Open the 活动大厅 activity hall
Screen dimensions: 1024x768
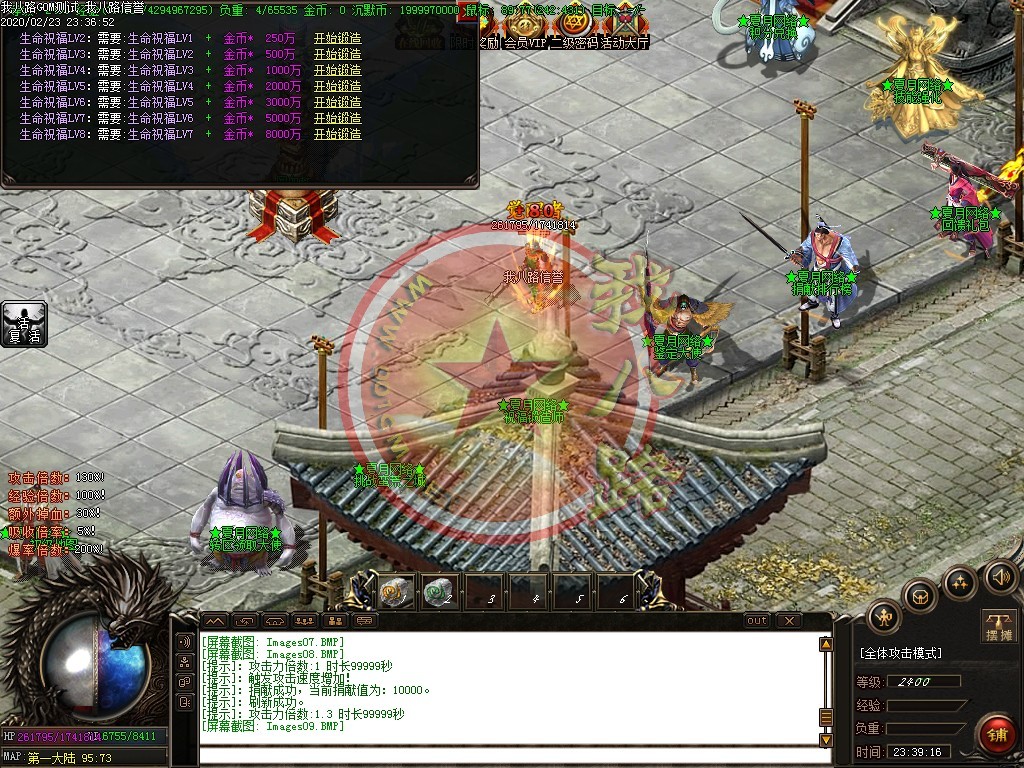tap(624, 43)
